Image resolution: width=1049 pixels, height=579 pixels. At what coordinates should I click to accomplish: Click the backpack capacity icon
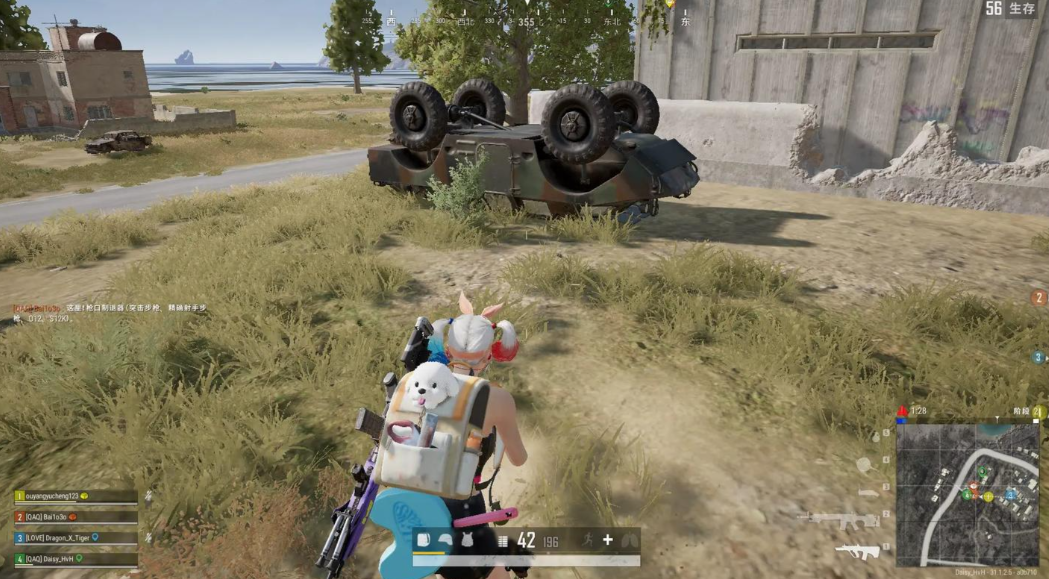click(423, 541)
